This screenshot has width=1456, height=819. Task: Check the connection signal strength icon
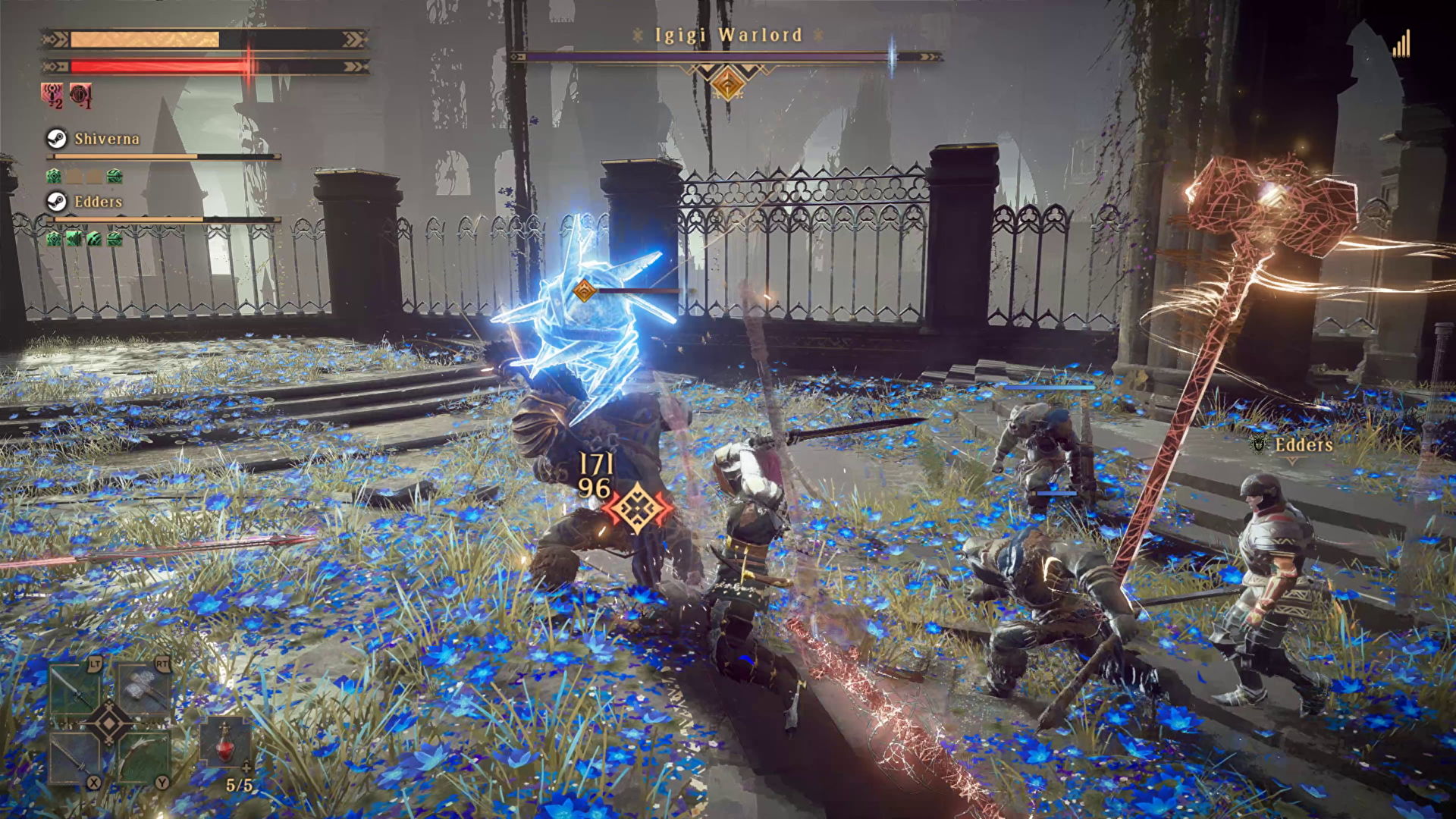coord(1401,44)
